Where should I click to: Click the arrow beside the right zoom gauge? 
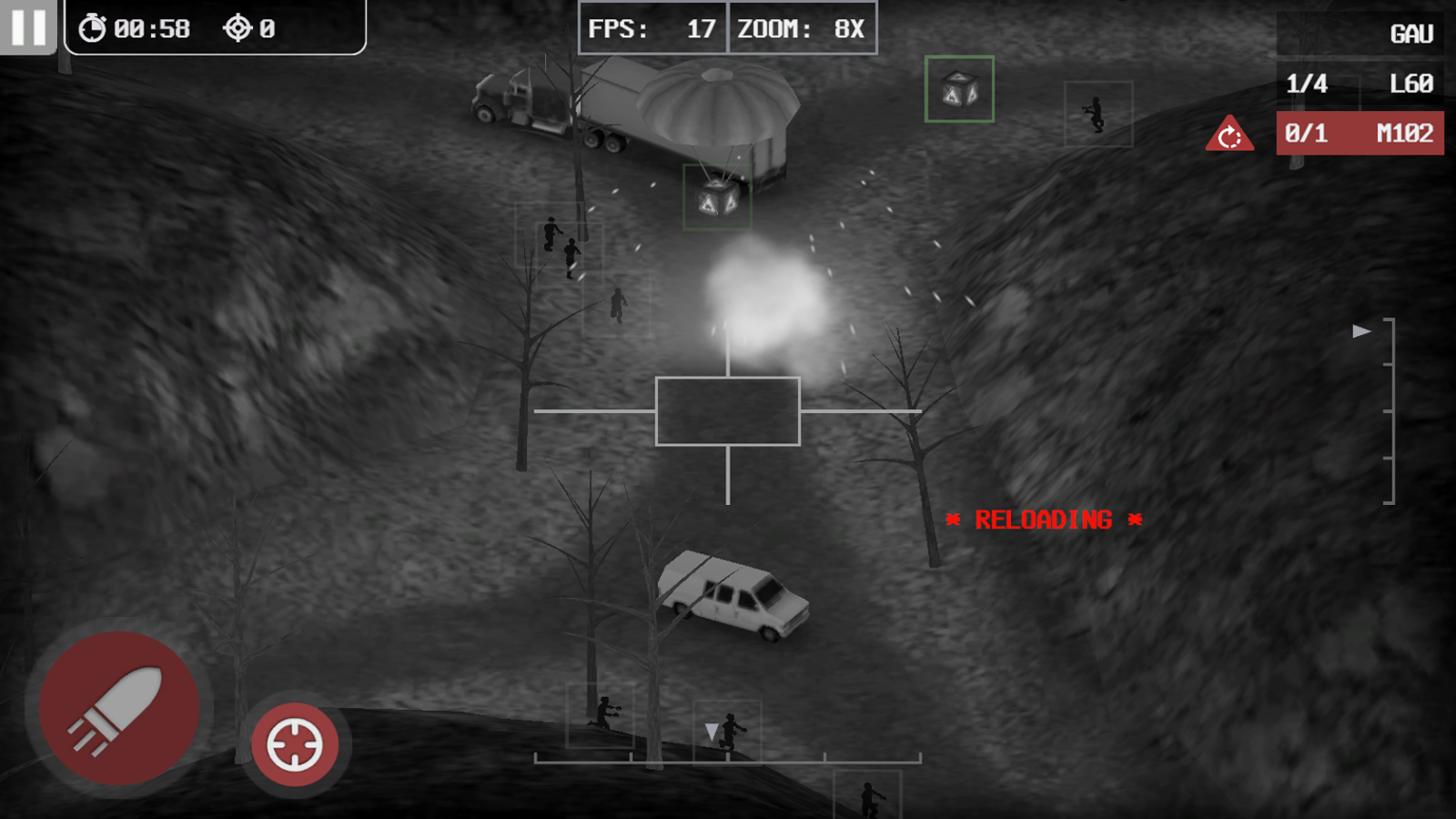[x=1360, y=332]
